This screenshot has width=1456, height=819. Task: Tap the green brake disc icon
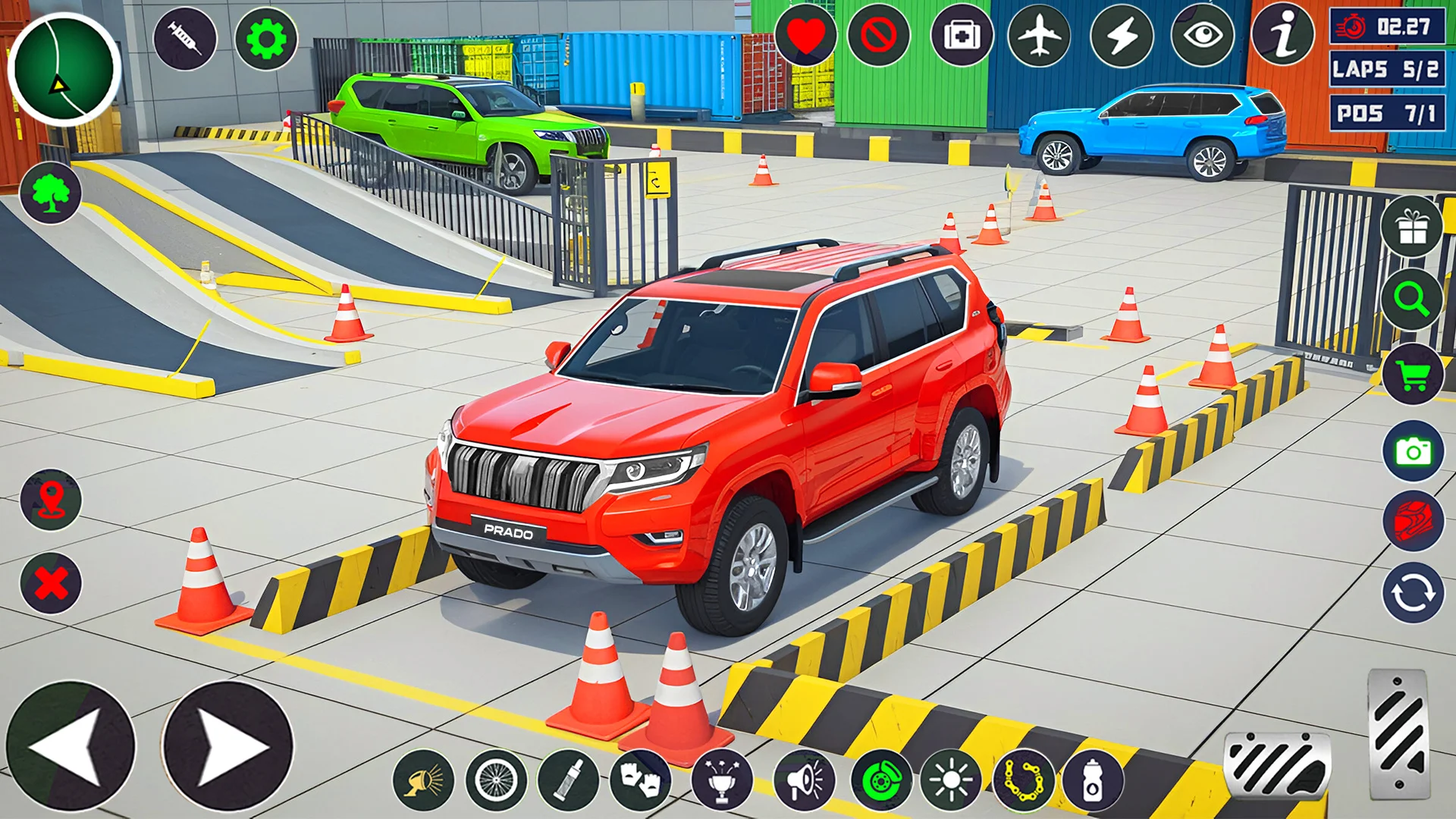pos(881,780)
